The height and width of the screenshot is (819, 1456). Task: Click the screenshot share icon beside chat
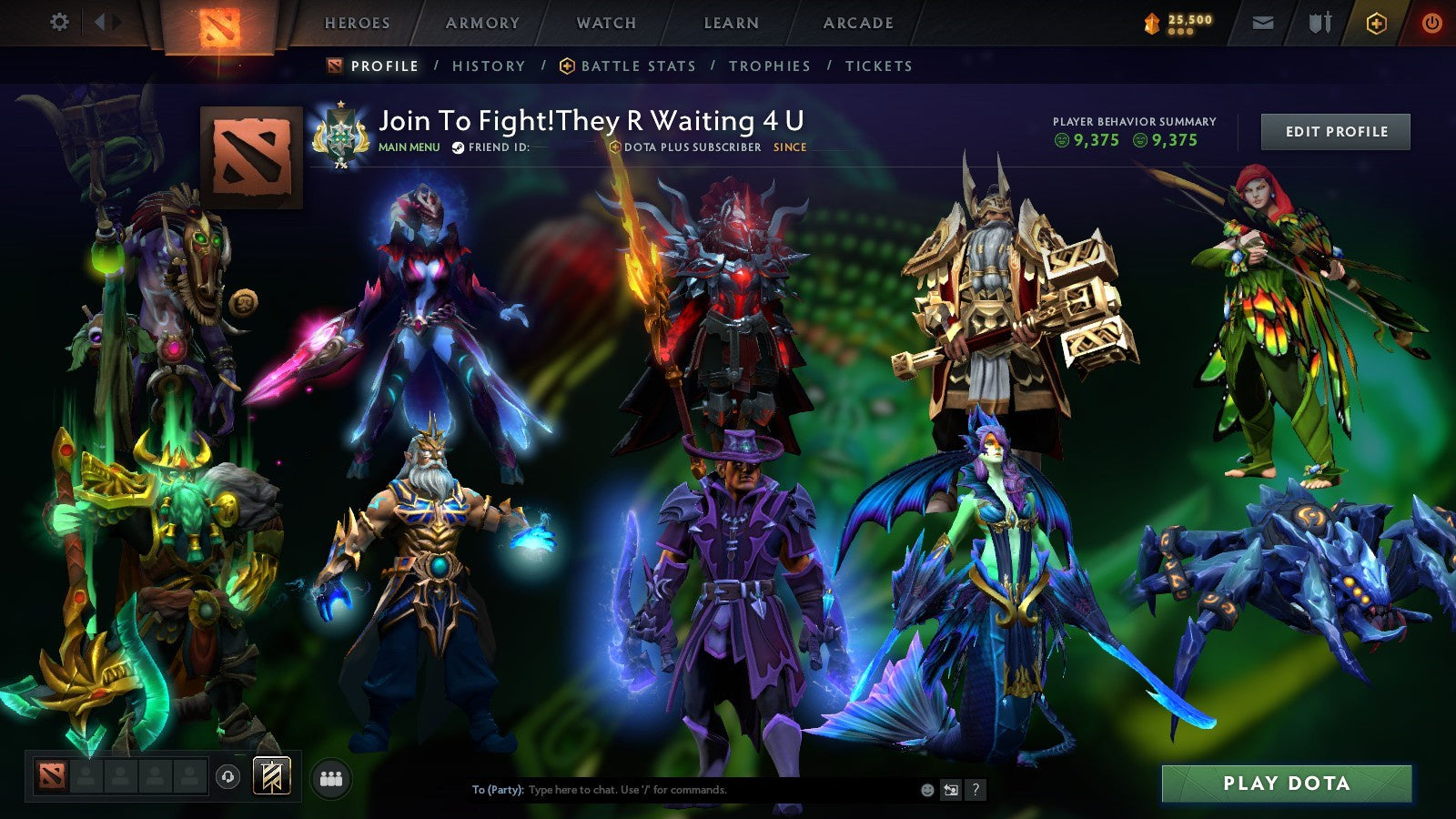click(949, 791)
